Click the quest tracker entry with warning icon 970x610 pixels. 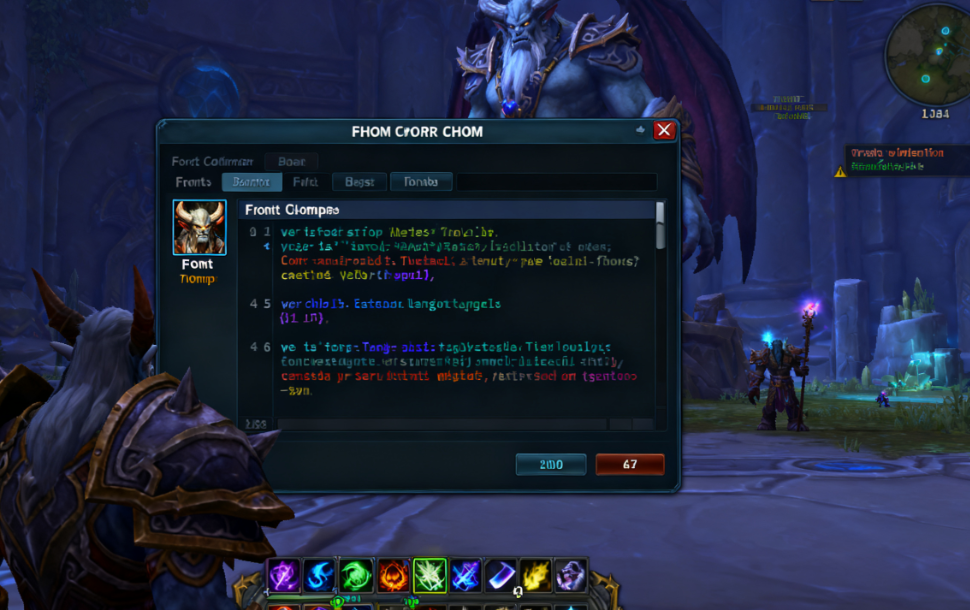[895, 160]
